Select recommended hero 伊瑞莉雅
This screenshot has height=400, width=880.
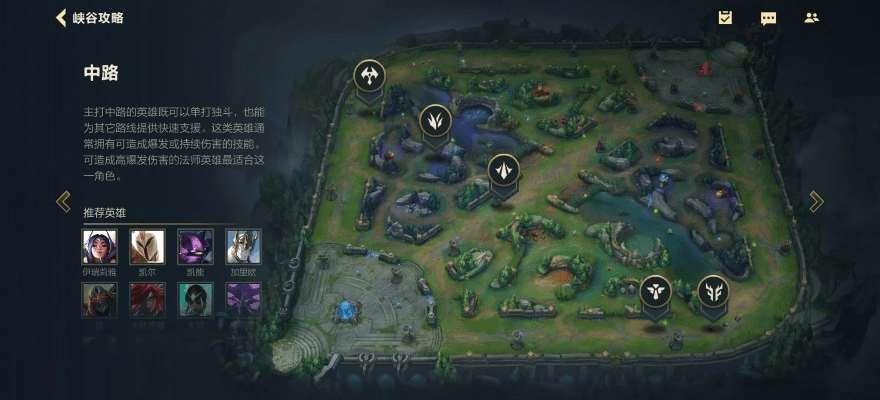[99, 247]
